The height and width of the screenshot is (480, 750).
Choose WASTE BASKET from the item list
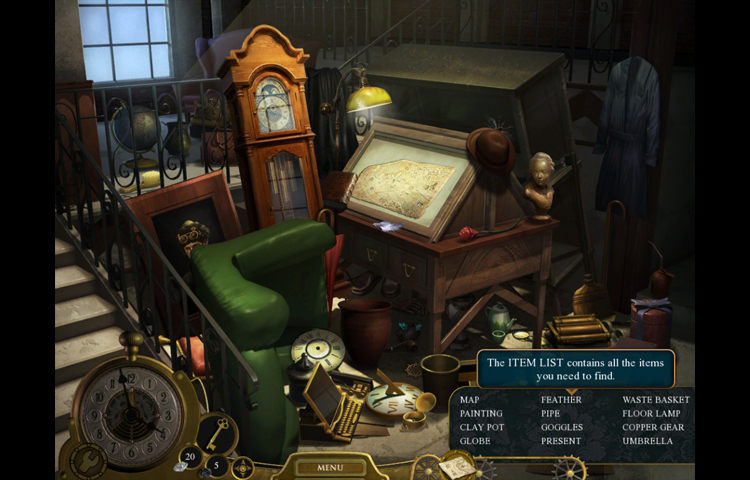tap(656, 400)
